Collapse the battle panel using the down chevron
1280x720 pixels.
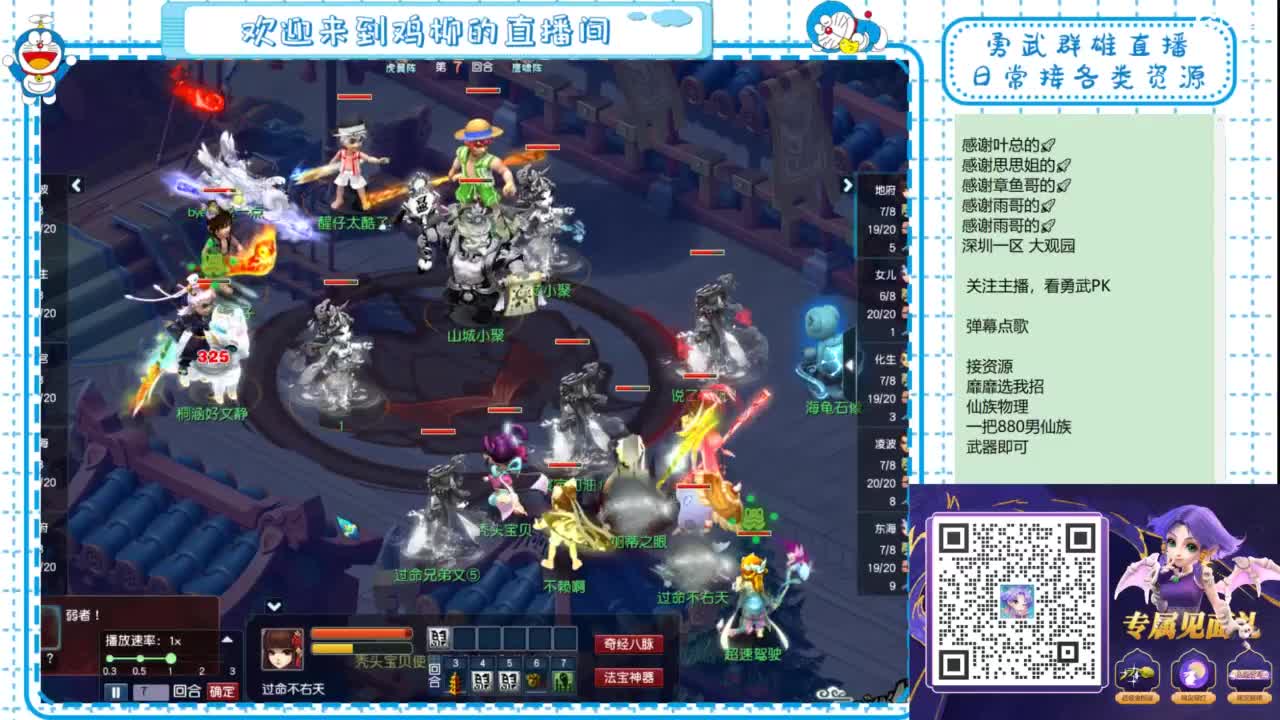click(x=272, y=604)
